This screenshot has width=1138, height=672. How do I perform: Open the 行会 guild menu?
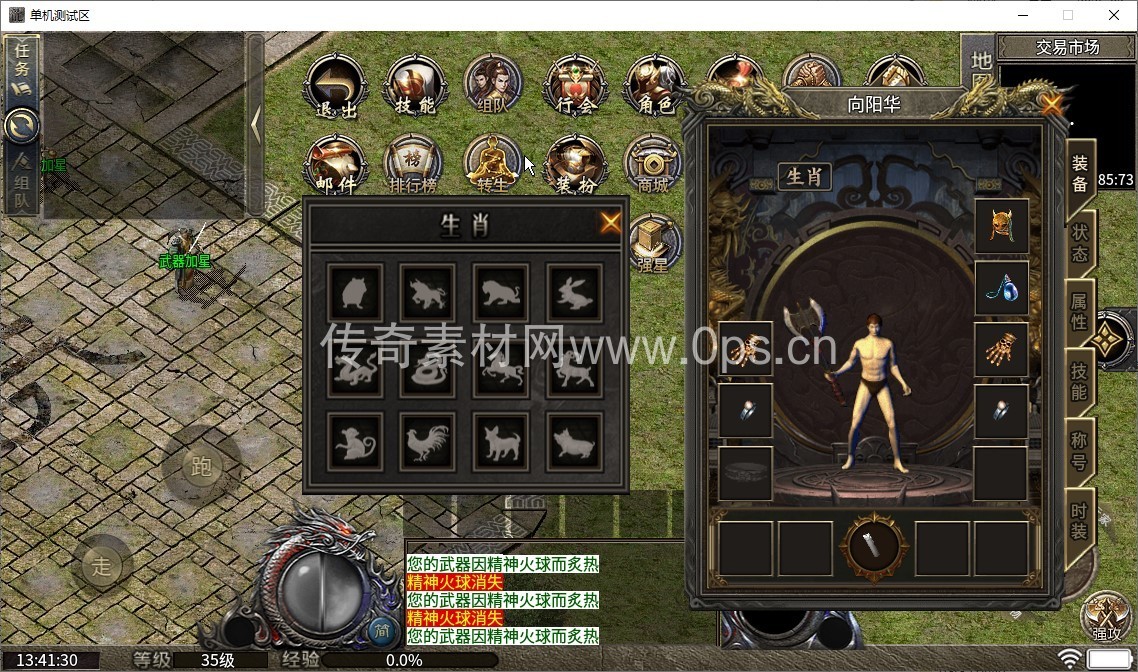[575, 87]
